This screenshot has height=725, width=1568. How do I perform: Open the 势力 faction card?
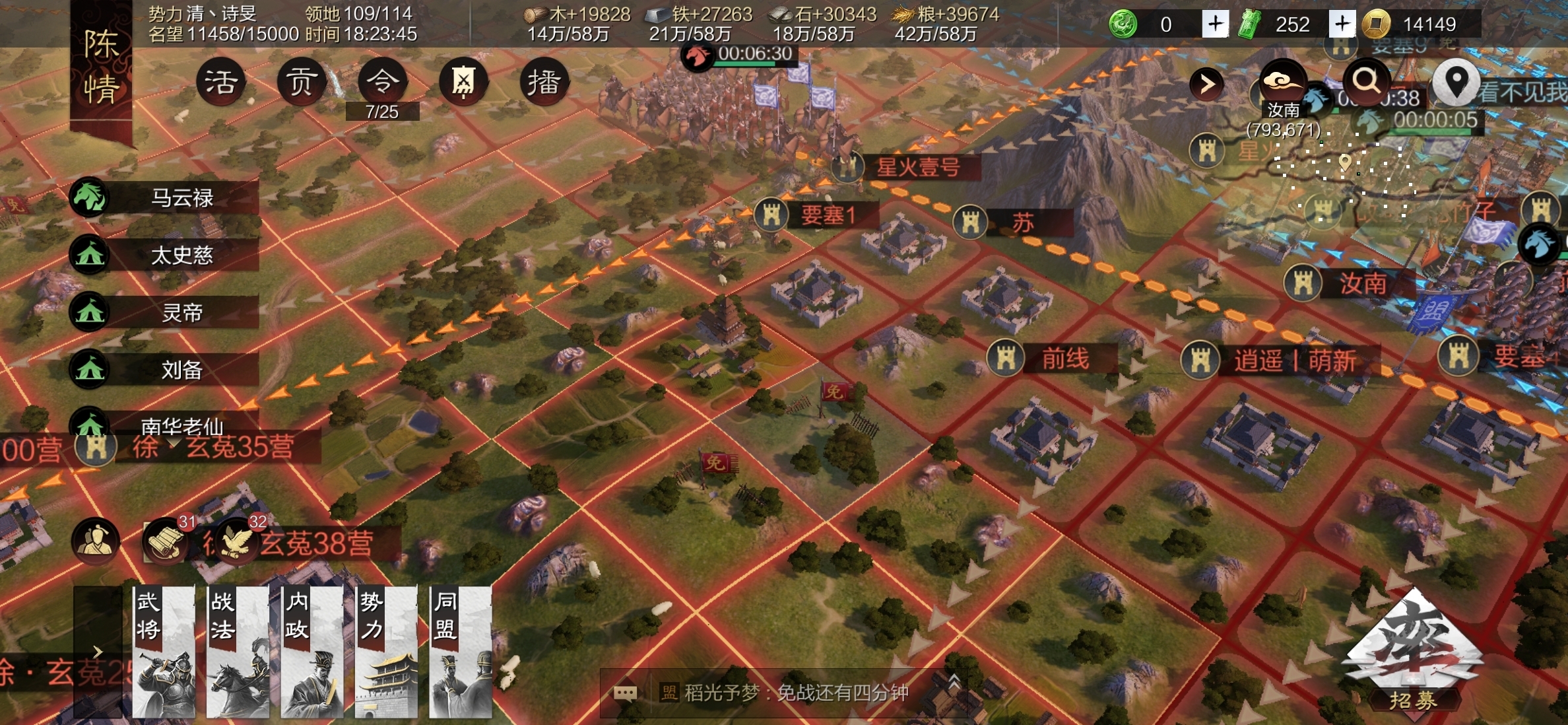[386, 652]
